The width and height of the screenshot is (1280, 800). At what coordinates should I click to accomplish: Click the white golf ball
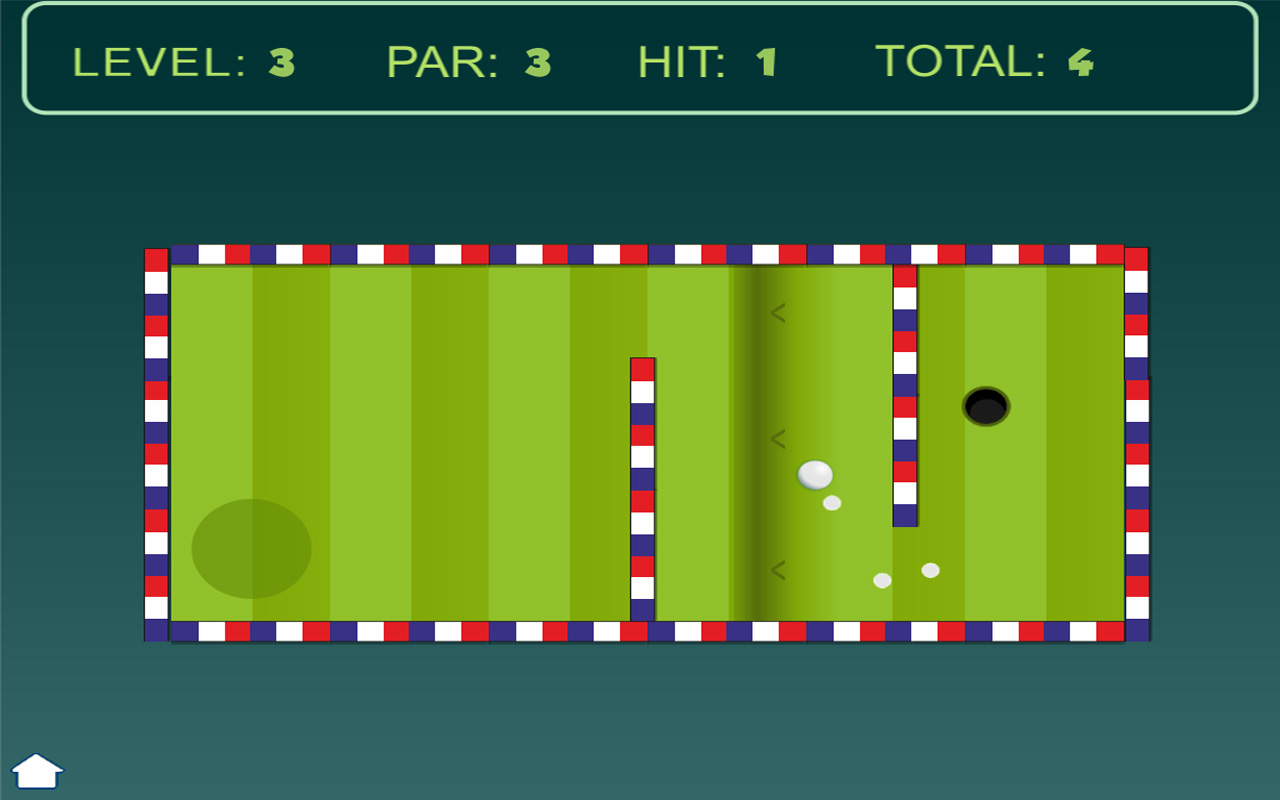817,474
